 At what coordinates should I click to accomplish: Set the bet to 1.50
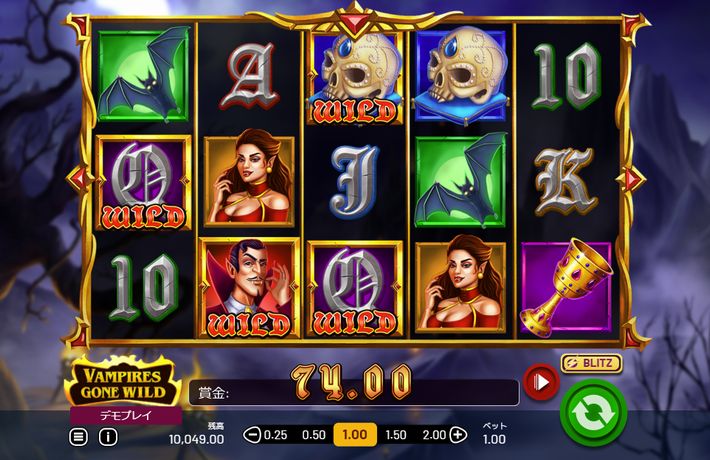pos(395,435)
